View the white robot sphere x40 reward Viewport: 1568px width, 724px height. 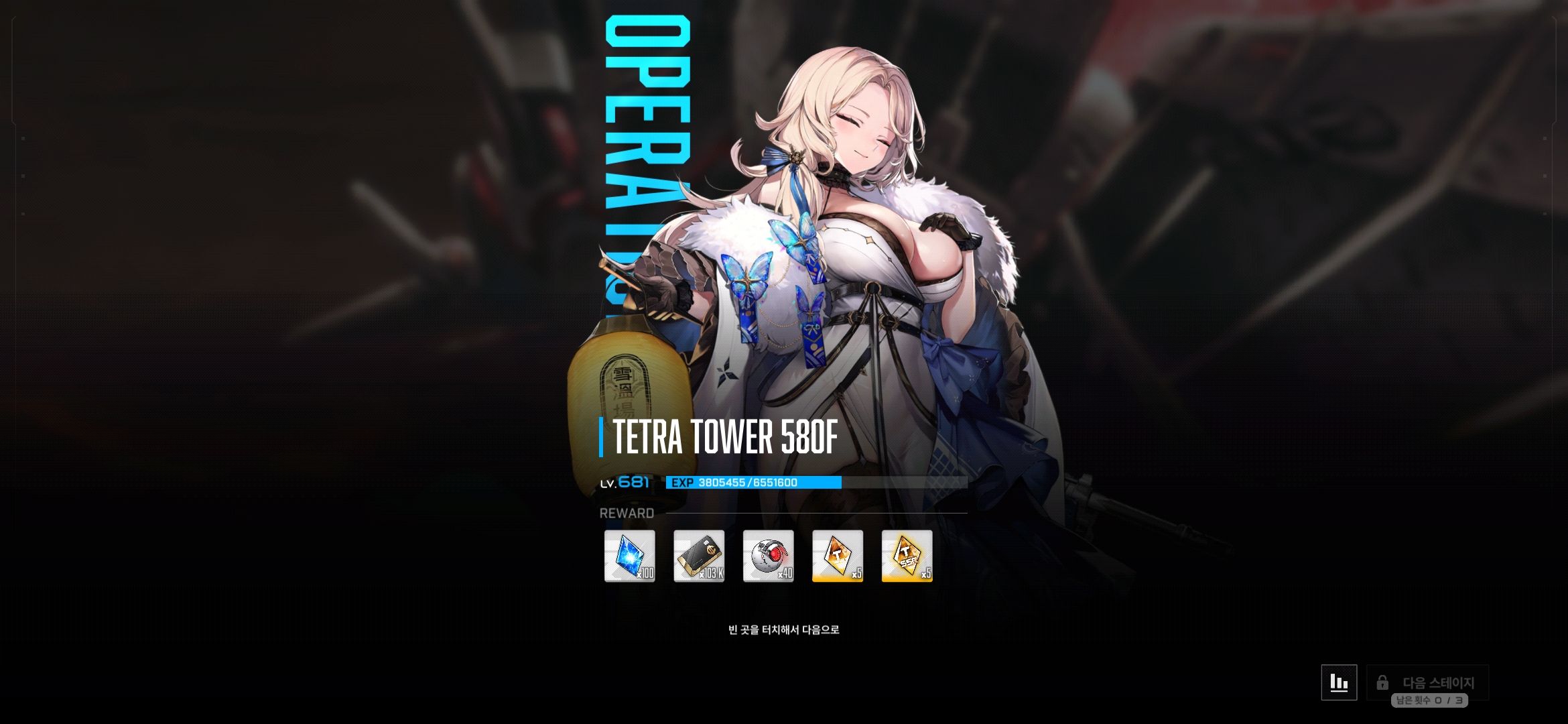(x=769, y=556)
